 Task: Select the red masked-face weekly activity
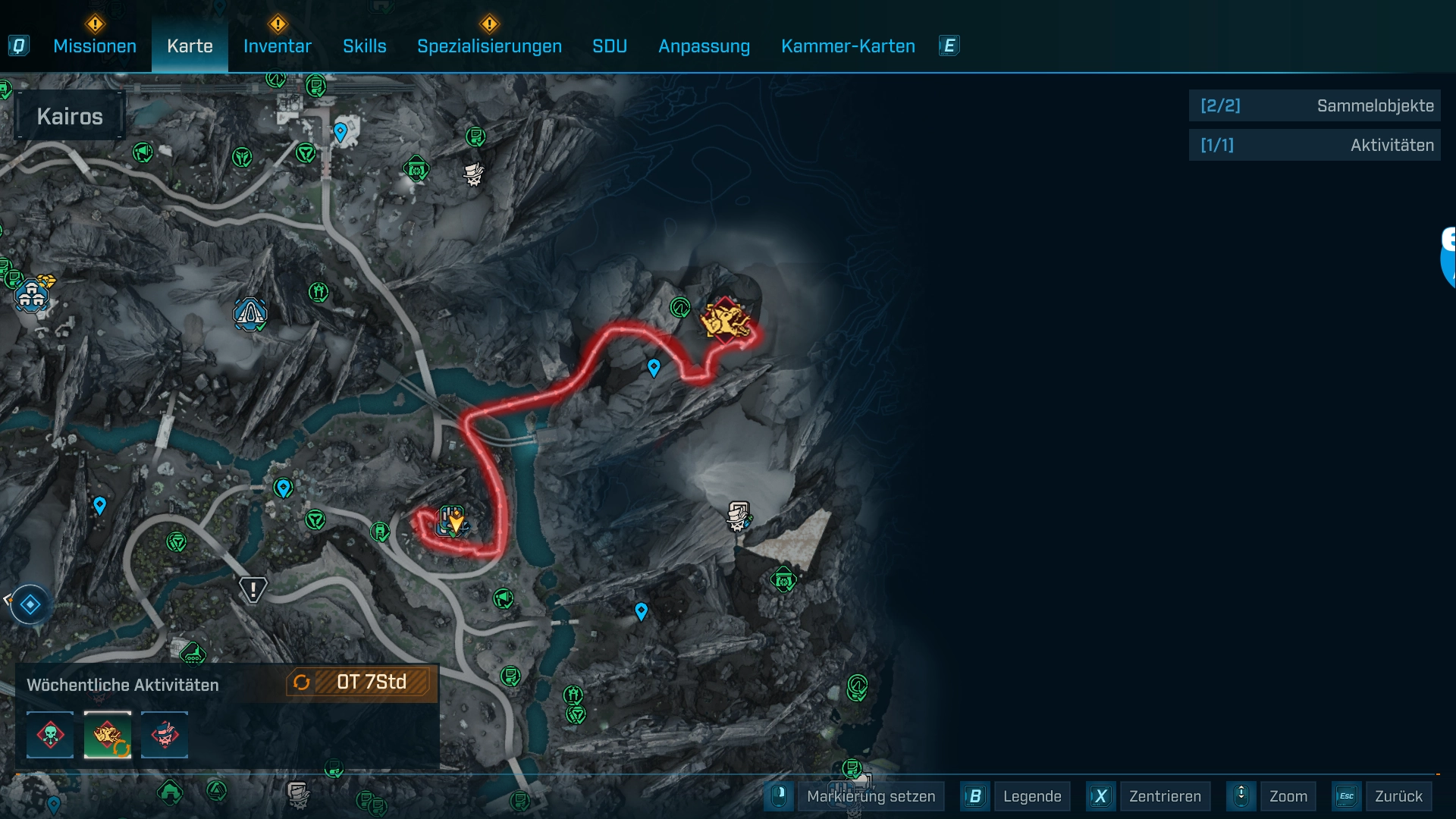(165, 735)
